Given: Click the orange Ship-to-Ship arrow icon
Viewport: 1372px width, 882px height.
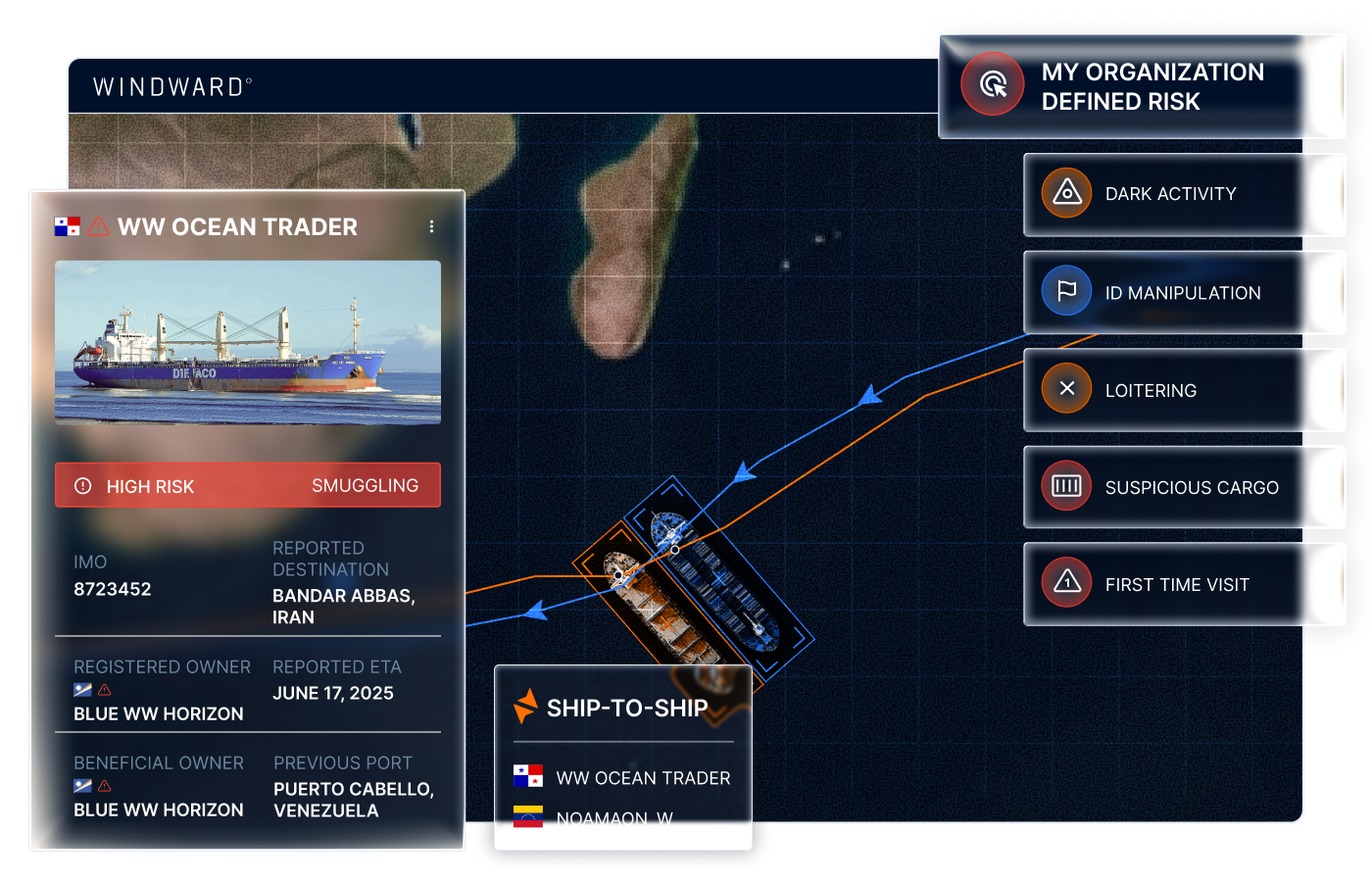Looking at the screenshot, I should click(525, 707).
